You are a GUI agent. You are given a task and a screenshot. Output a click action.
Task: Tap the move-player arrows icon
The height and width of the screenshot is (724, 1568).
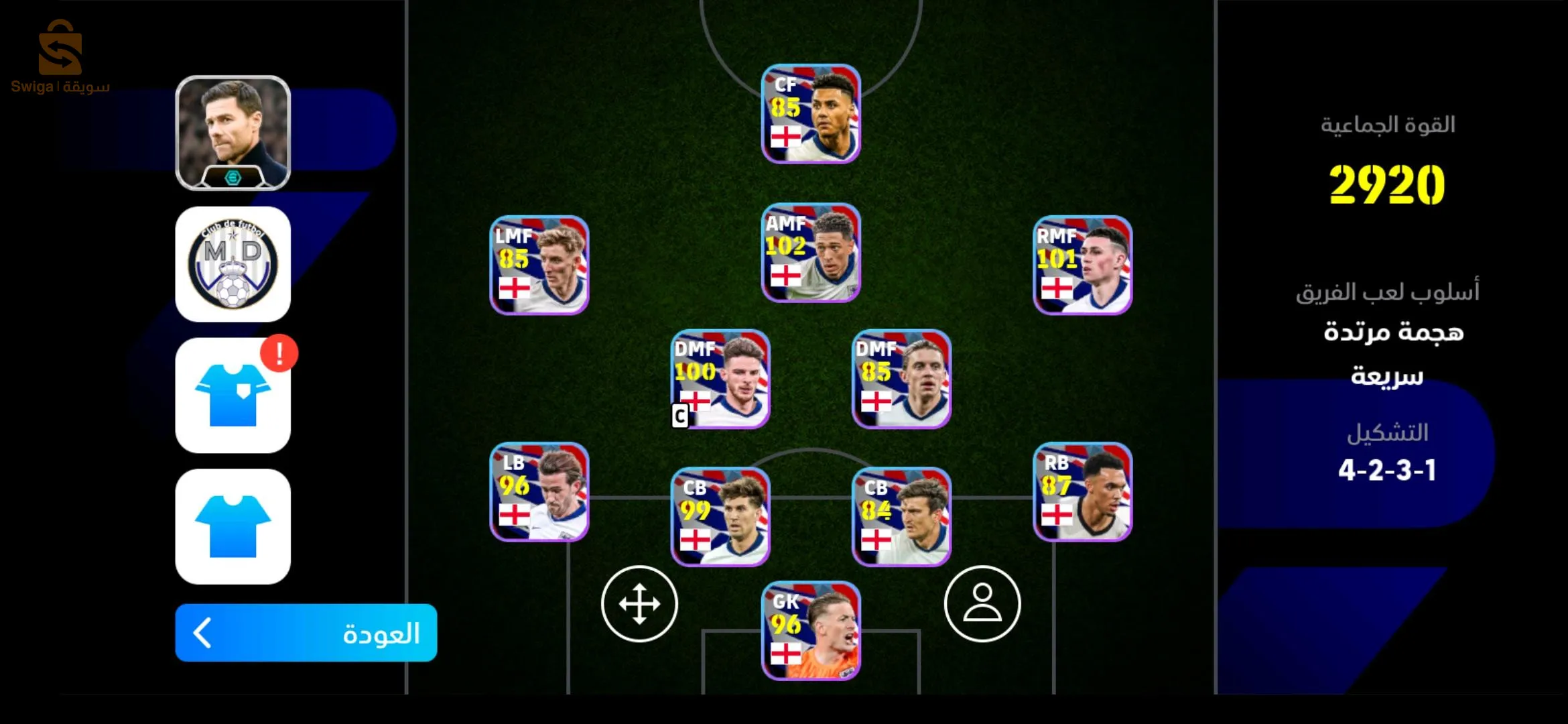(x=641, y=603)
